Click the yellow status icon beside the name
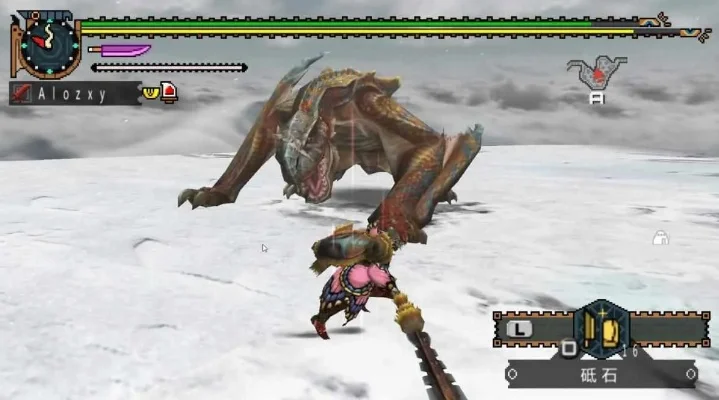Image resolution: width=719 pixels, height=400 pixels. 151,92
